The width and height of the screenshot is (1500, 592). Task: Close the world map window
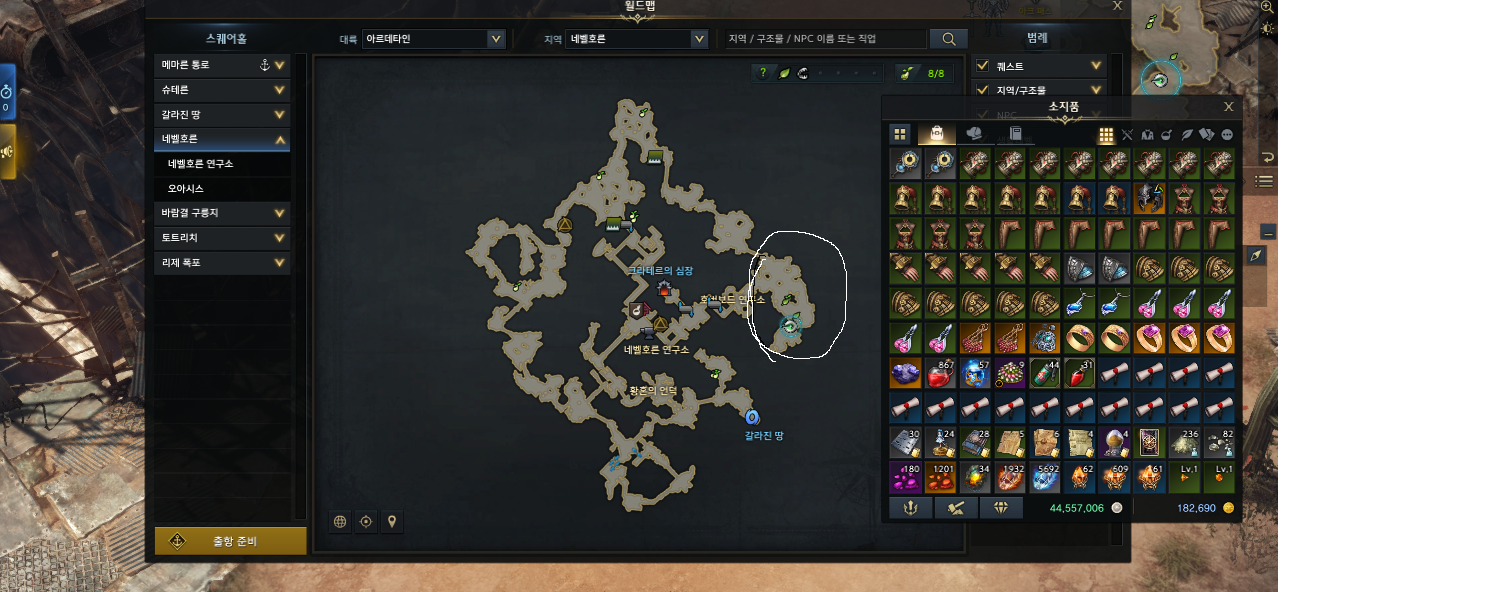(1118, 6)
